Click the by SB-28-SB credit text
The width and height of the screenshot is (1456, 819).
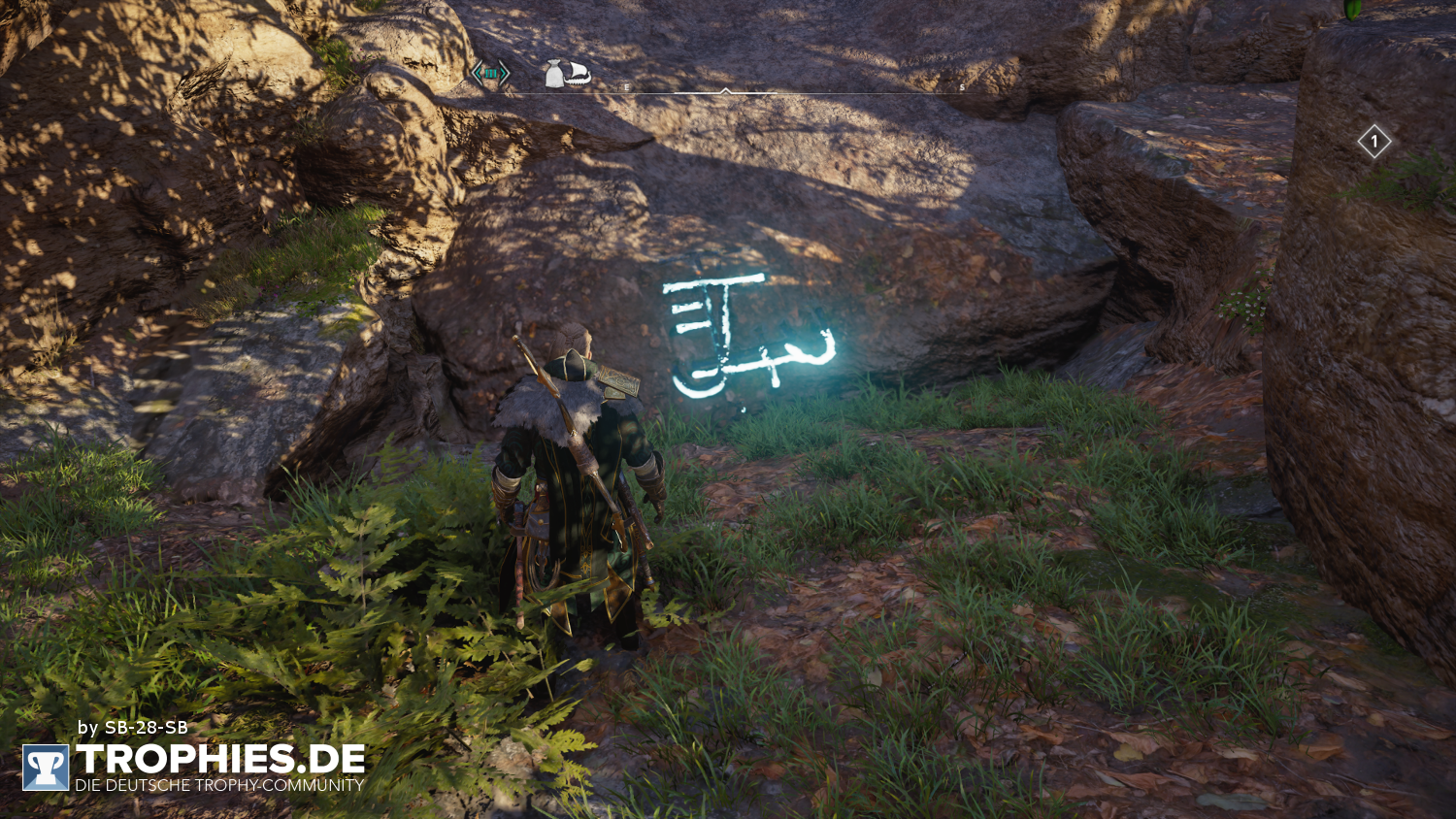coord(132,725)
